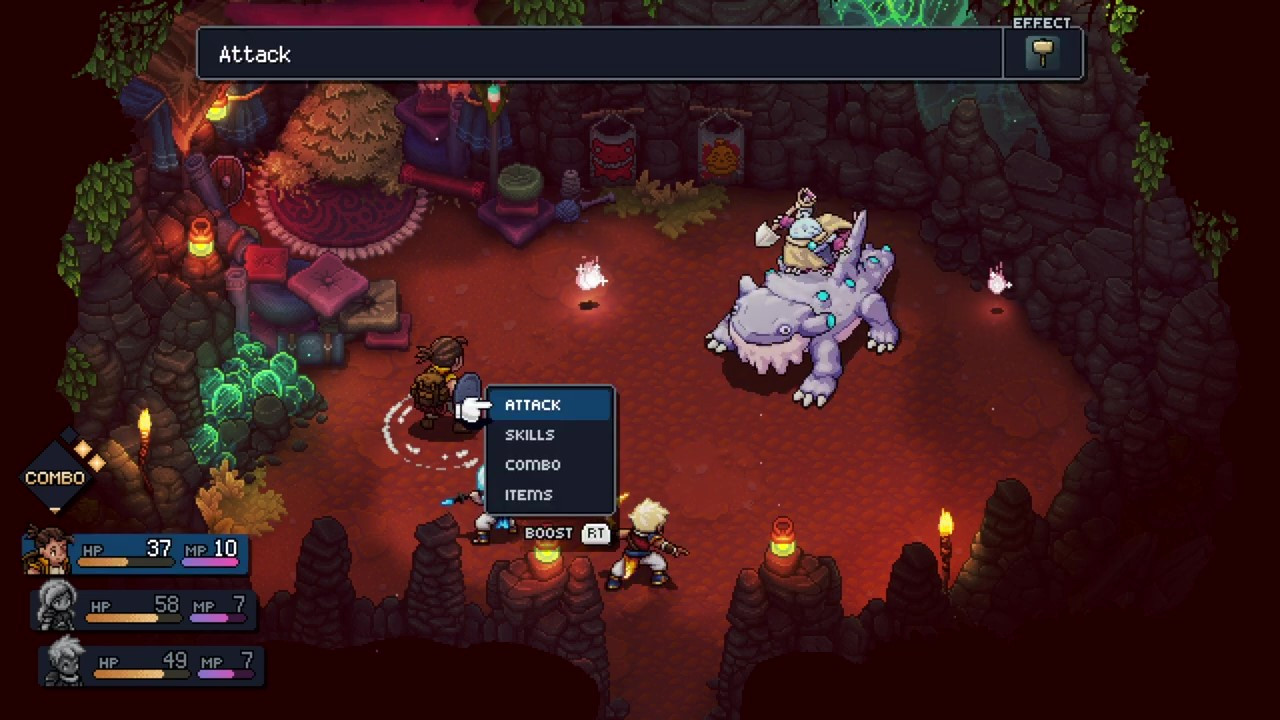Open the Items menu
The height and width of the screenshot is (720, 1280).
tap(528, 495)
